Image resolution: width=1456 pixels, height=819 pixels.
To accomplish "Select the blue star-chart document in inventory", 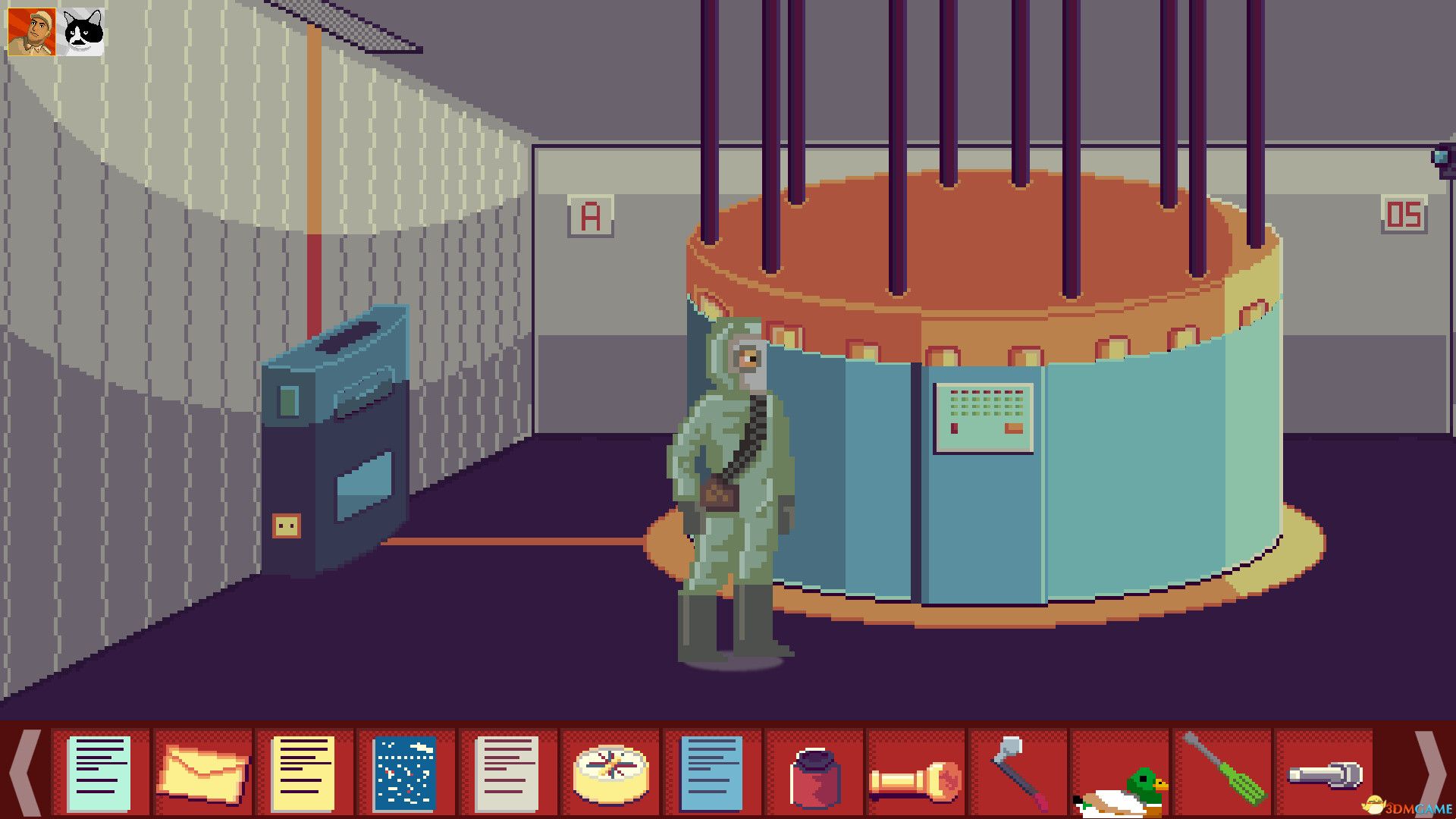I will [407, 773].
